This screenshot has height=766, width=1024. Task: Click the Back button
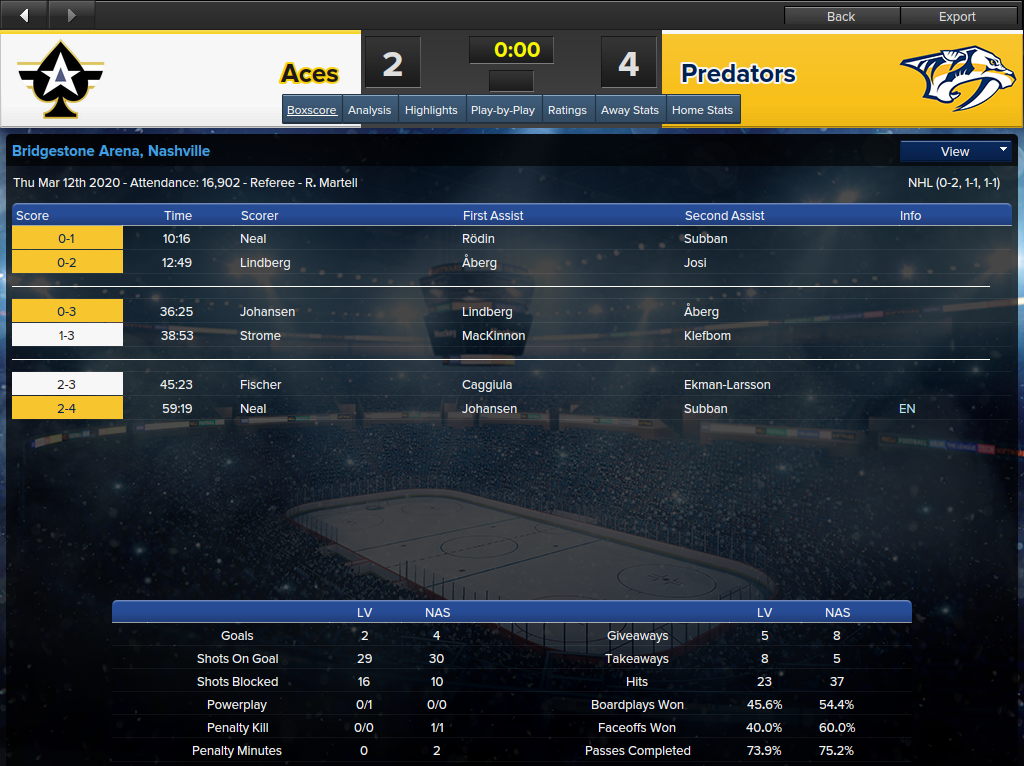click(x=841, y=16)
